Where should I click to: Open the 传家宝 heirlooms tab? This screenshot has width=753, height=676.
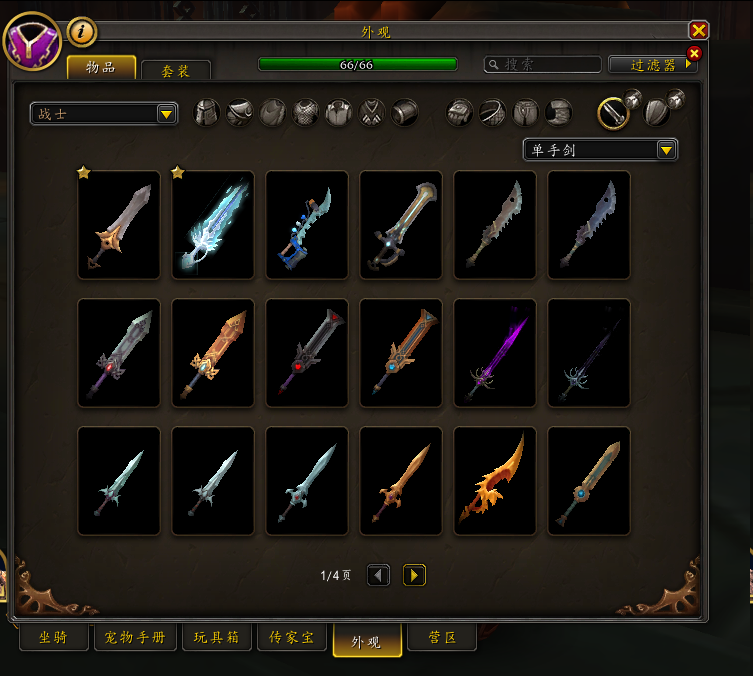point(291,638)
